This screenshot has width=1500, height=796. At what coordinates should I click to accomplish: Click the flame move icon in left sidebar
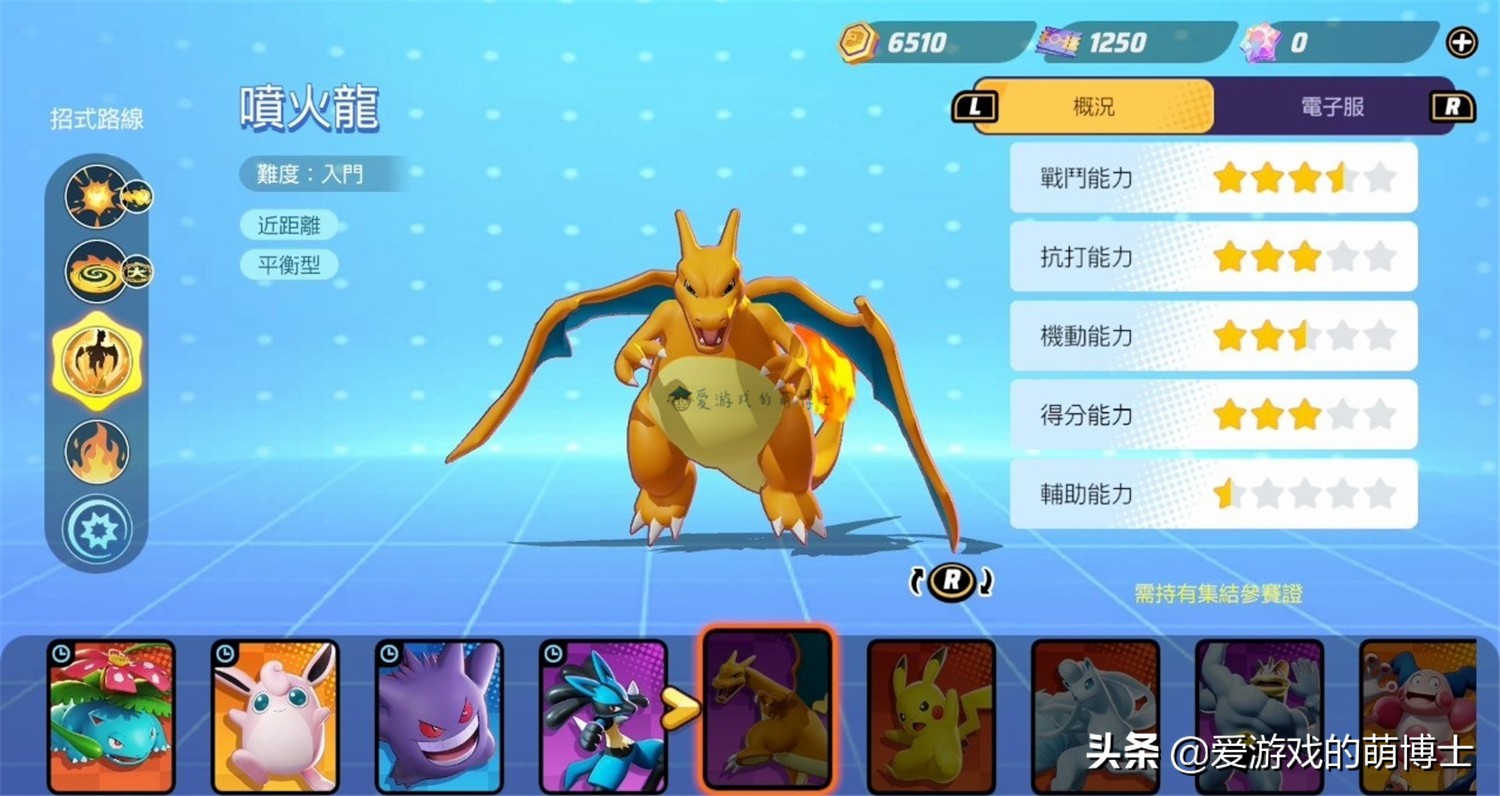[96, 451]
